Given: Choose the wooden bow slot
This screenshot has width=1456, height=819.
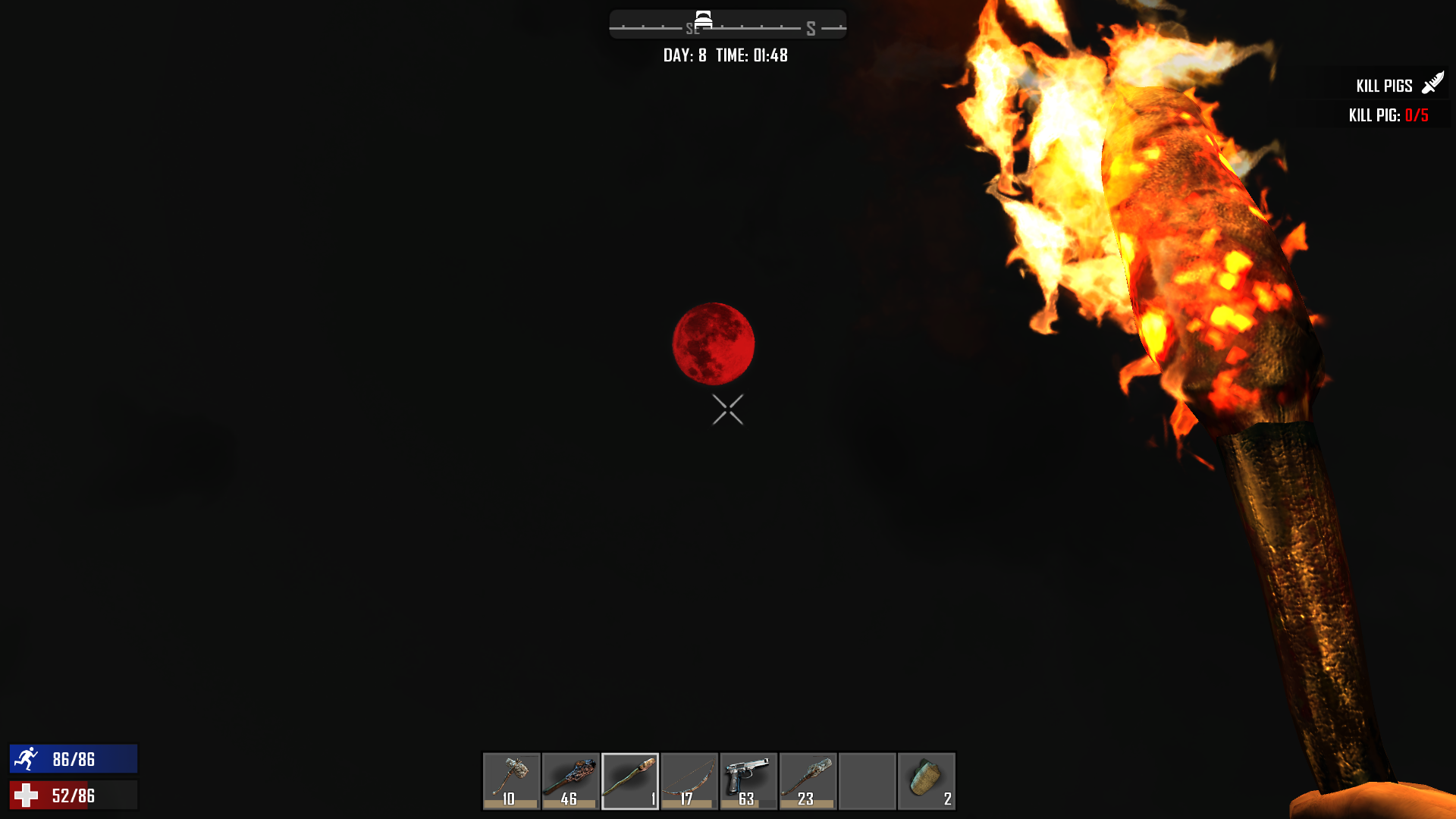Looking at the screenshot, I should pyautogui.click(x=689, y=780).
